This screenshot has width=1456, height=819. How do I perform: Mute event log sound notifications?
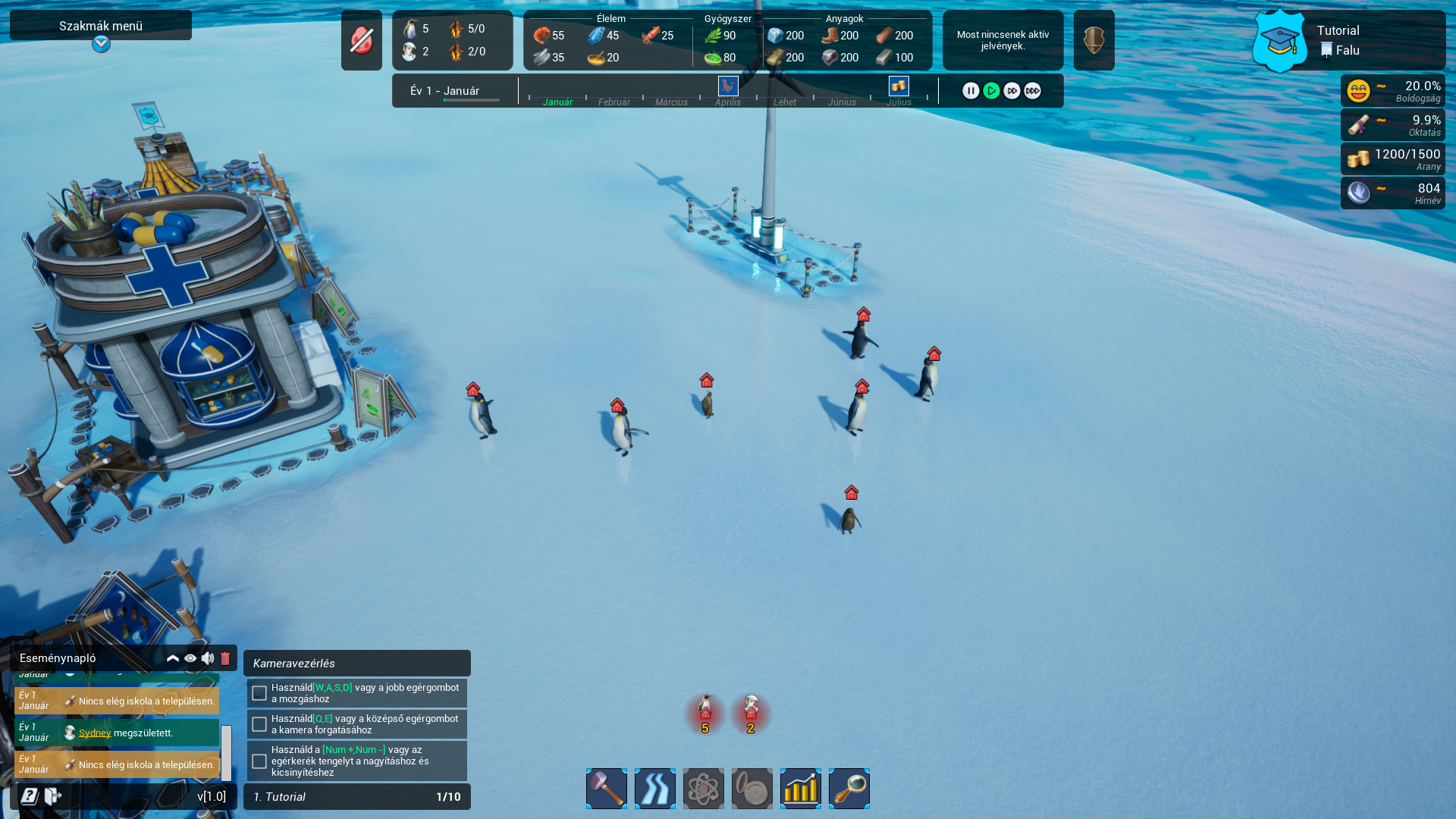tap(208, 658)
